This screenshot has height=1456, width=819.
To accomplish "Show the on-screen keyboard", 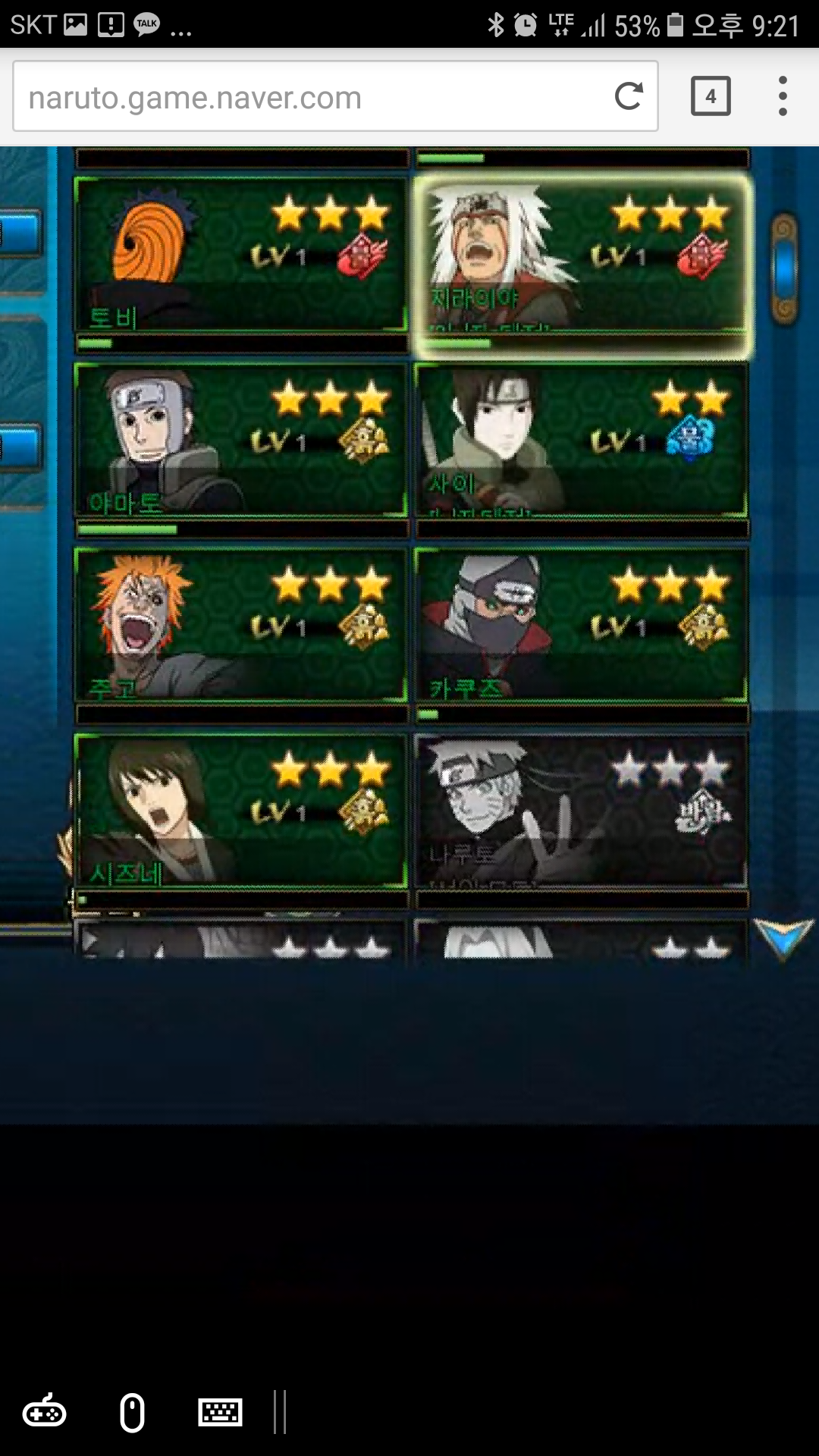I will coord(220,1413).
